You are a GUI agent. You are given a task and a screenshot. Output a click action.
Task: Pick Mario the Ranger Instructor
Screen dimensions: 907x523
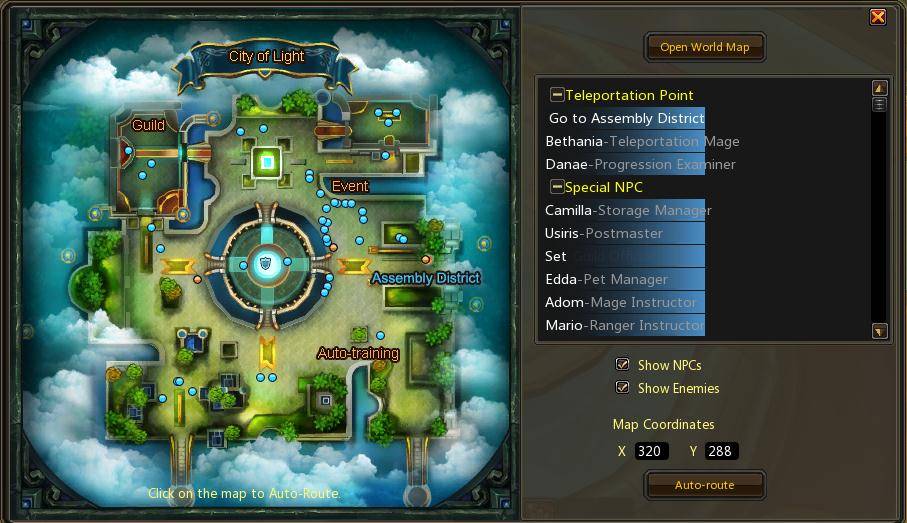point(624,325)
